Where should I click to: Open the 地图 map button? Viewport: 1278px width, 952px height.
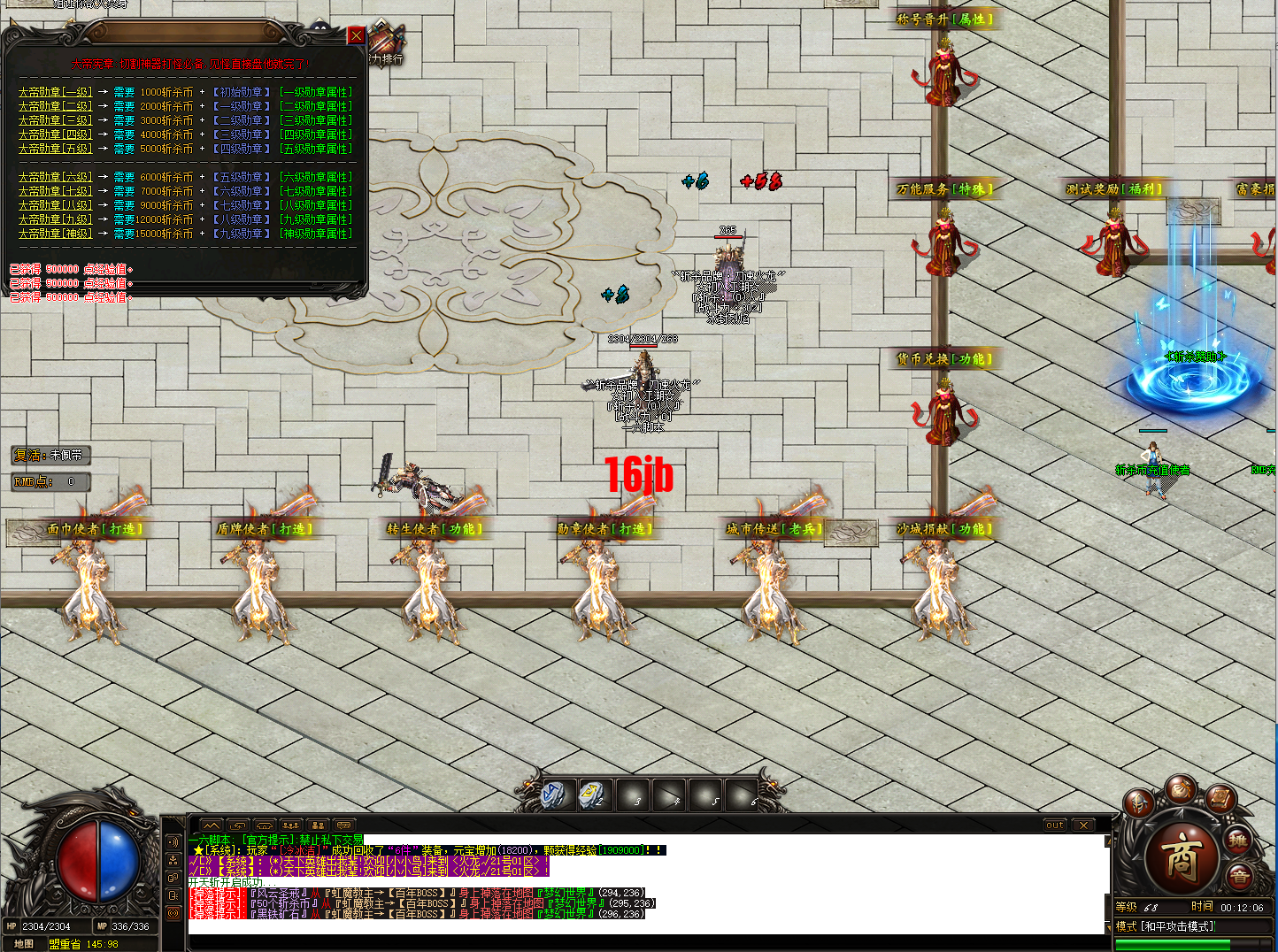pyautogui.click(x=24, y=944)
